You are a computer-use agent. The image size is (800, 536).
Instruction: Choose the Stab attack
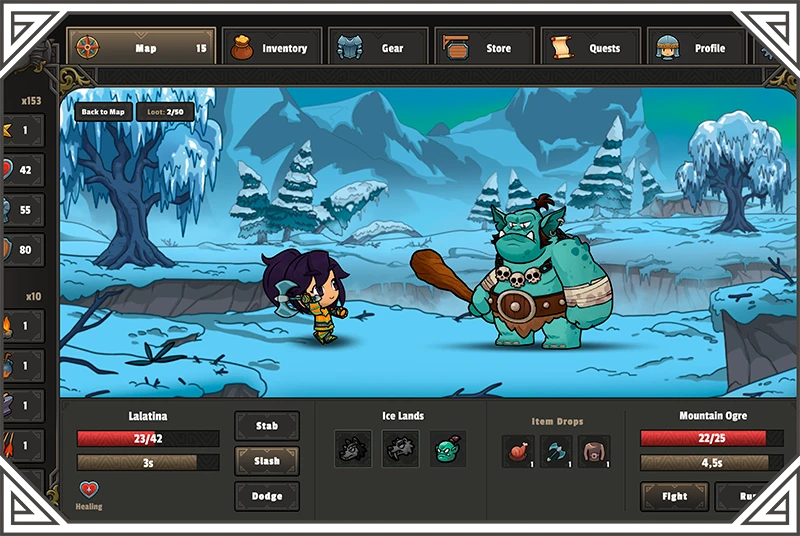pyautogui.click(x=266, y=426)
